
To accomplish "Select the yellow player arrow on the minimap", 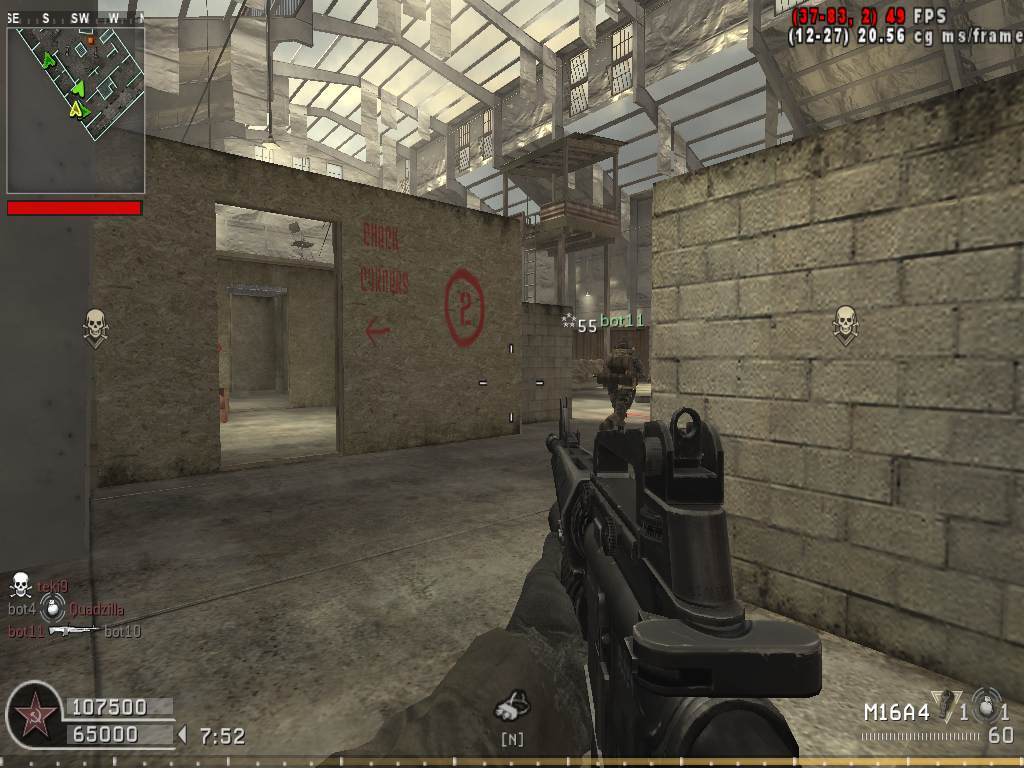I will pos(76,109).
